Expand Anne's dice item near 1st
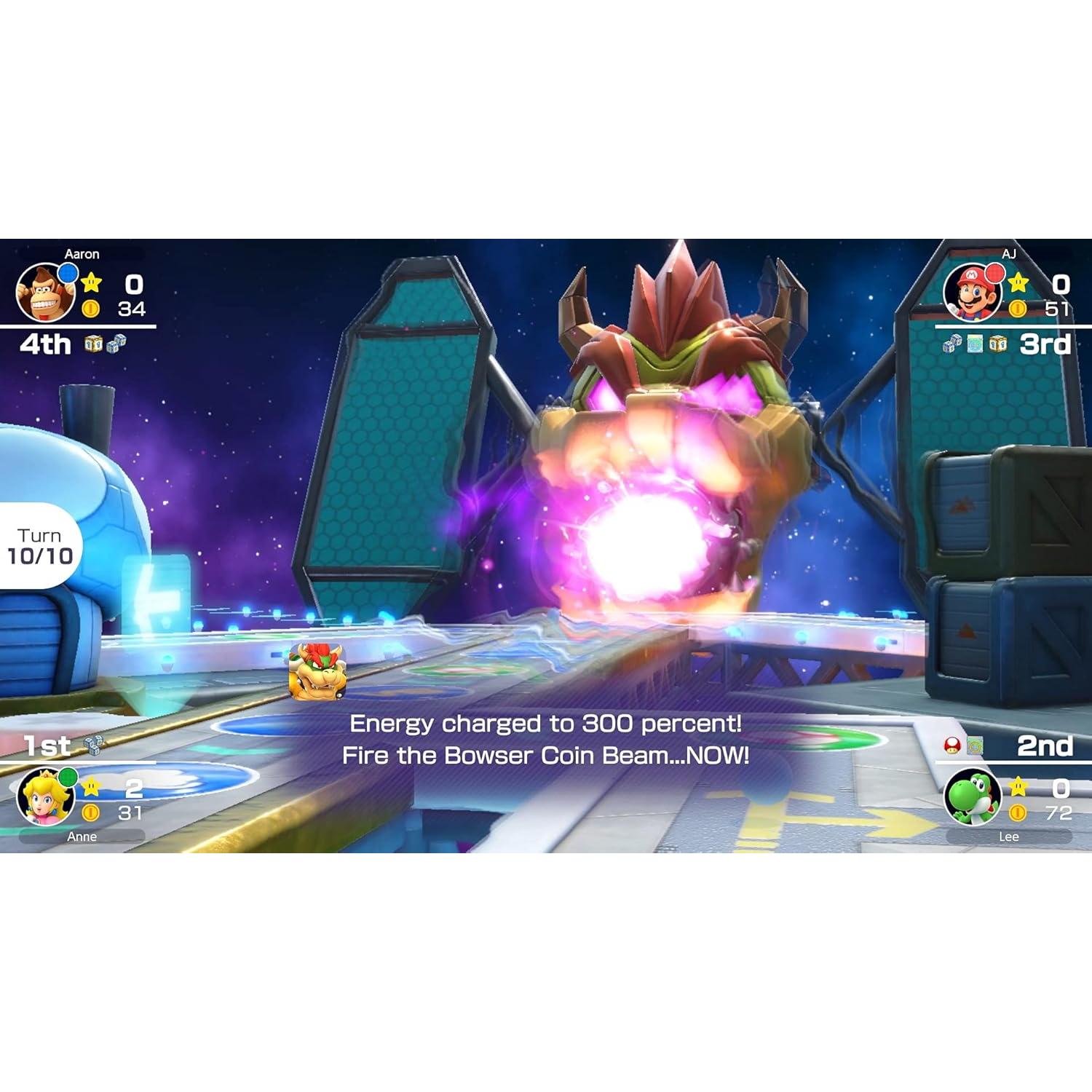1092x1092 pixels. [93, 745]
